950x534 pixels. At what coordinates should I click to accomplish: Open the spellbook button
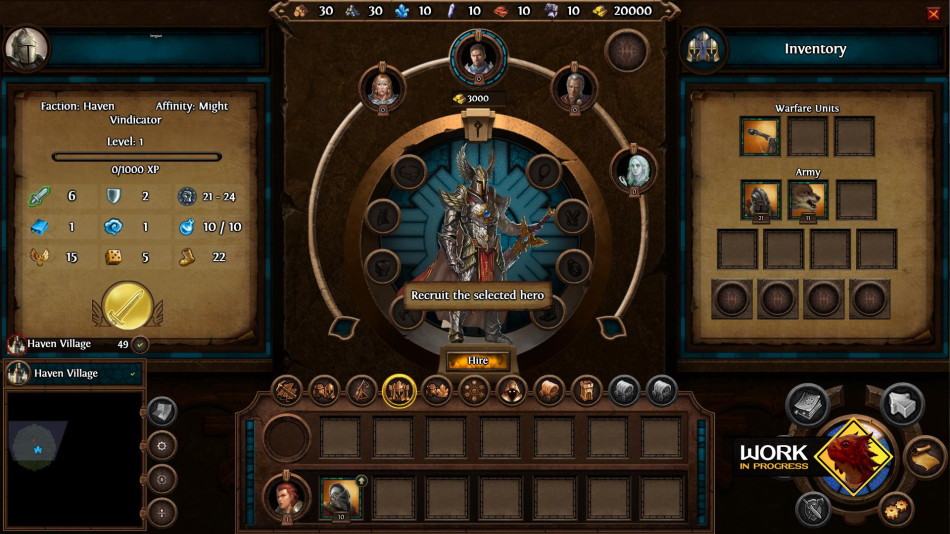pos(806,403)
